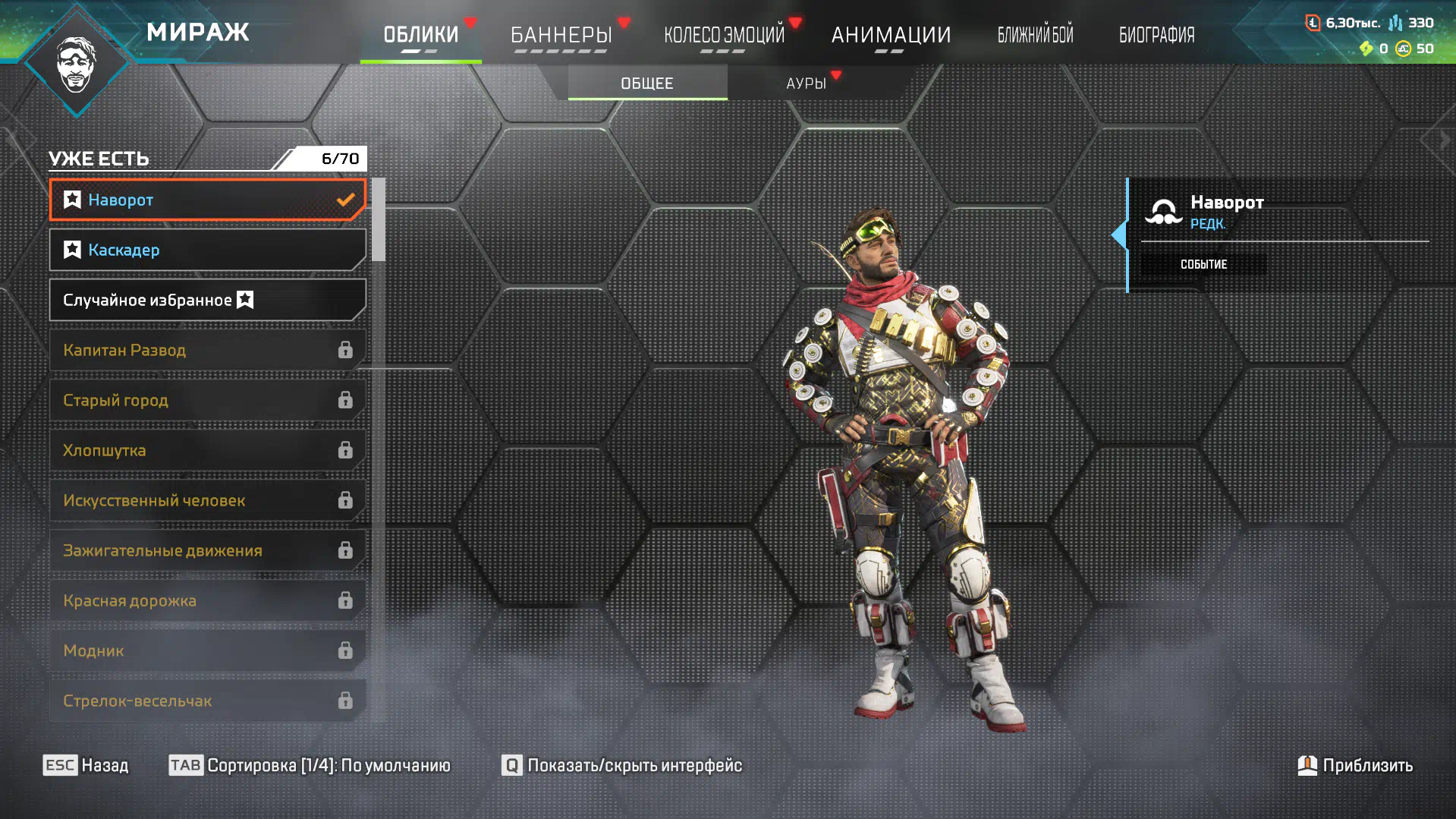Go back with the Назад button
The height and width of the screenshot is (819, 1456).
click(x=86, y=765)
